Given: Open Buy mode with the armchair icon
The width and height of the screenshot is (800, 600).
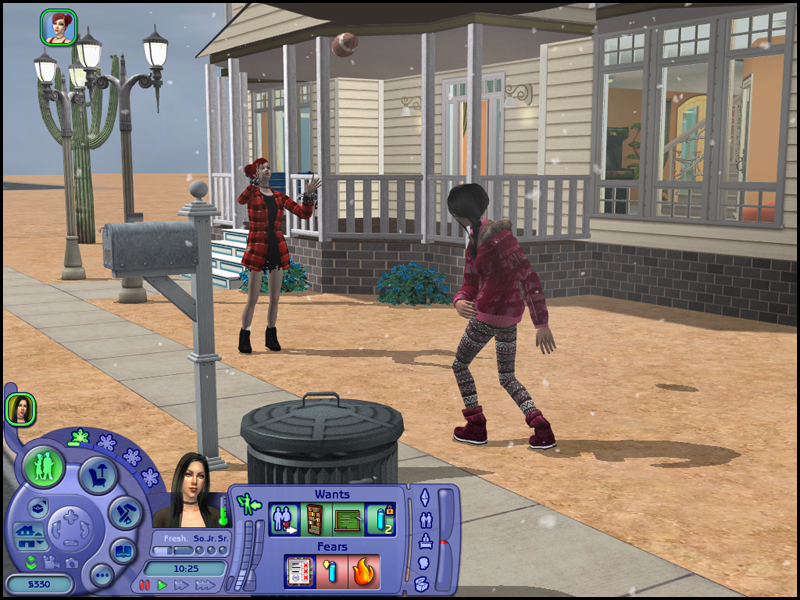Looking at the screenshot, I should tap(99, 475).
